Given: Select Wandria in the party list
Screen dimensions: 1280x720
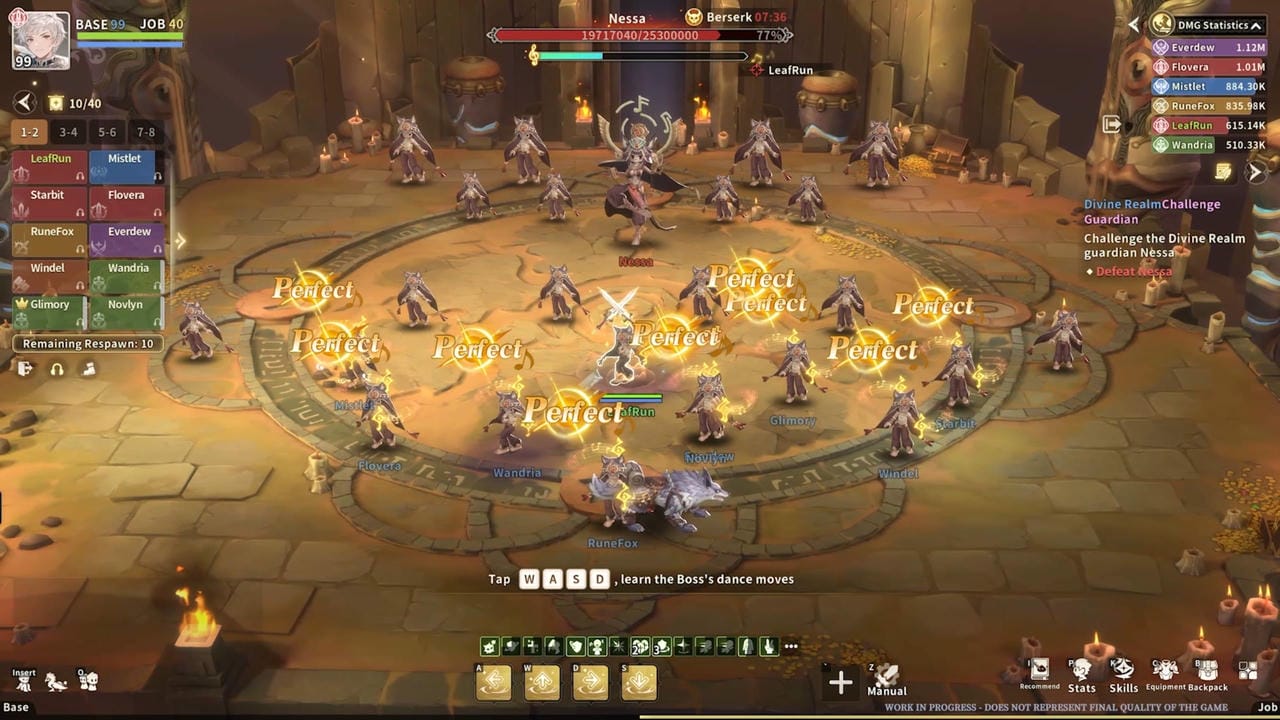Looking at the screenshot, I should (126, 275).
